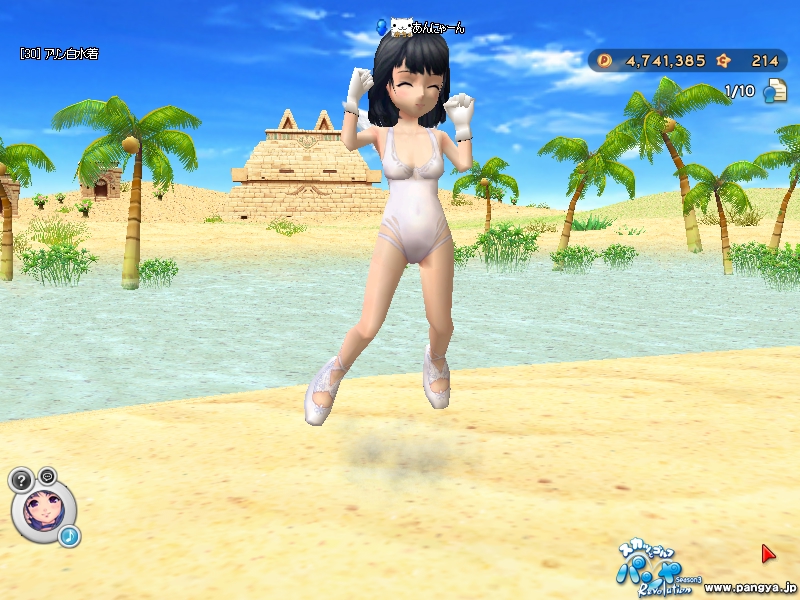This screenshot has width=800, height=600.
Task: Open the document icon beside 1/10
Action: tap(775, 91)
